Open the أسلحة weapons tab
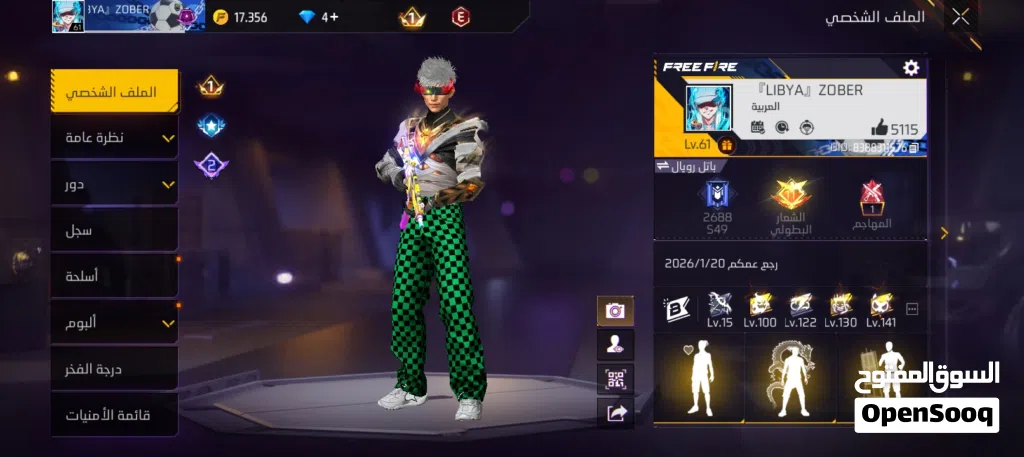 tap(115, 276)
